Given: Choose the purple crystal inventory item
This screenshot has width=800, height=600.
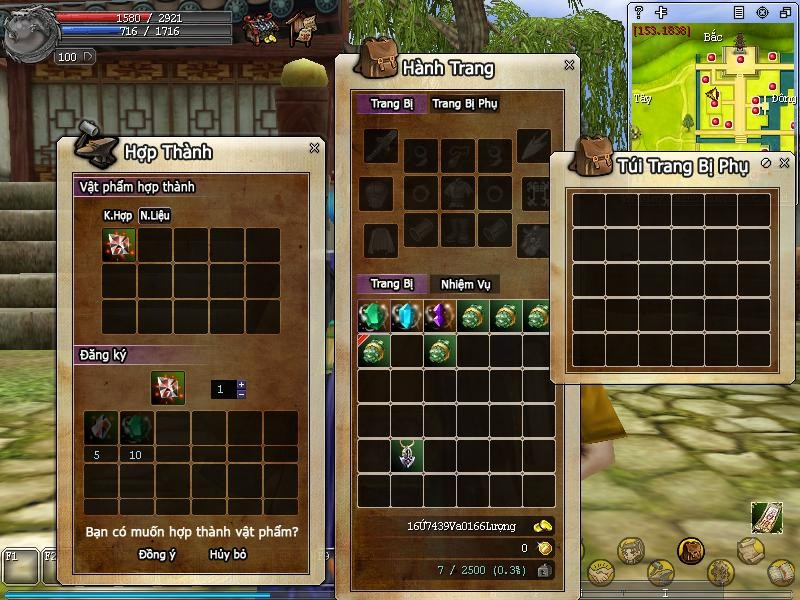Looking at the screenshot, I should point(440,317).
